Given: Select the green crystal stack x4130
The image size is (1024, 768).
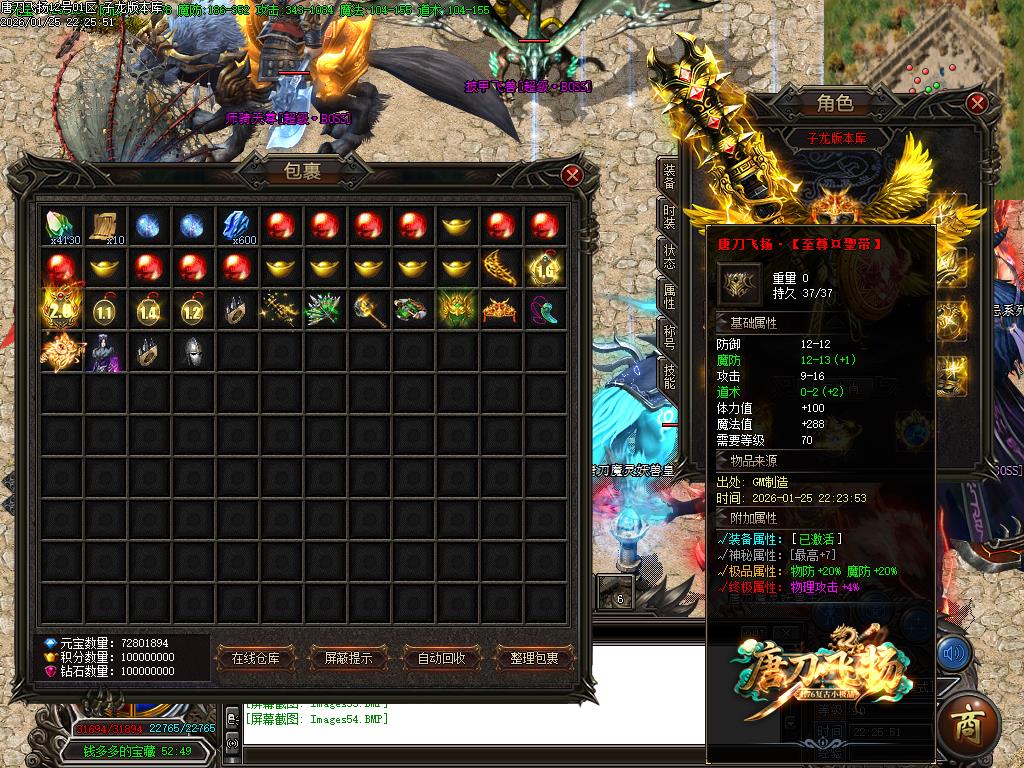Looking at the screenshot, I should pos(62,225).
